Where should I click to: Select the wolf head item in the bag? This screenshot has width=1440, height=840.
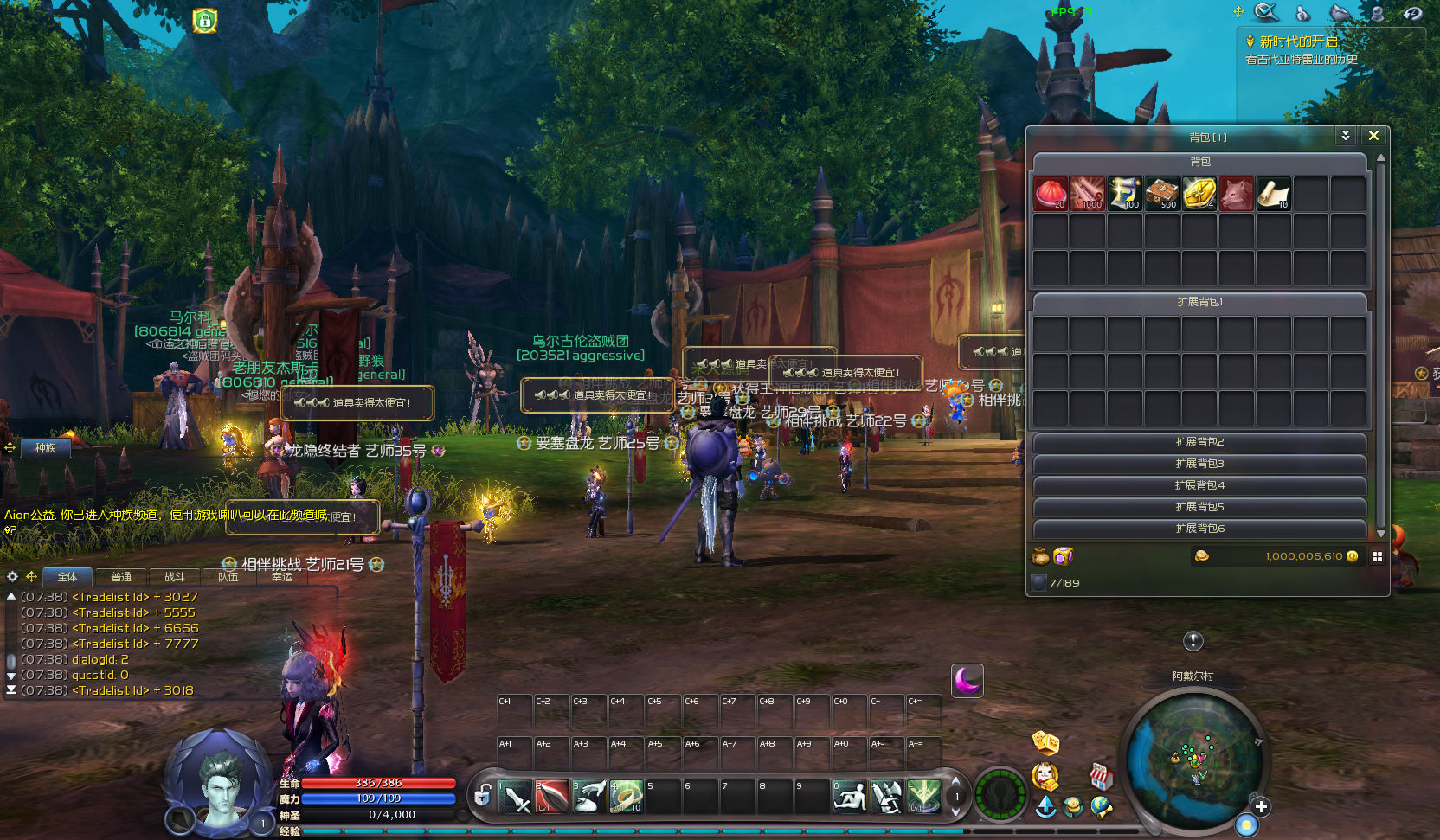1237,194
